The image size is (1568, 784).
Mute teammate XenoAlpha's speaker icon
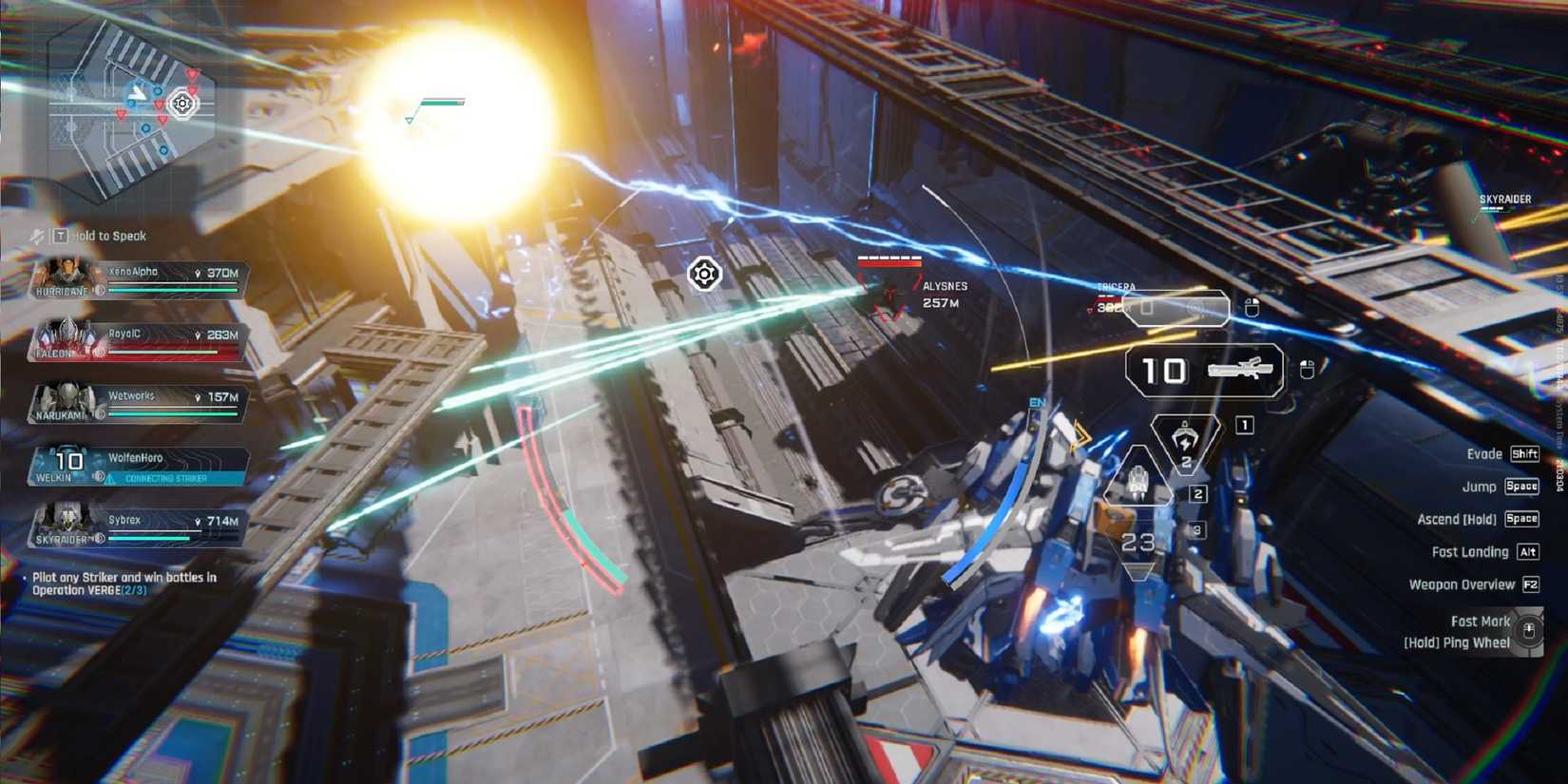point(98,289)
